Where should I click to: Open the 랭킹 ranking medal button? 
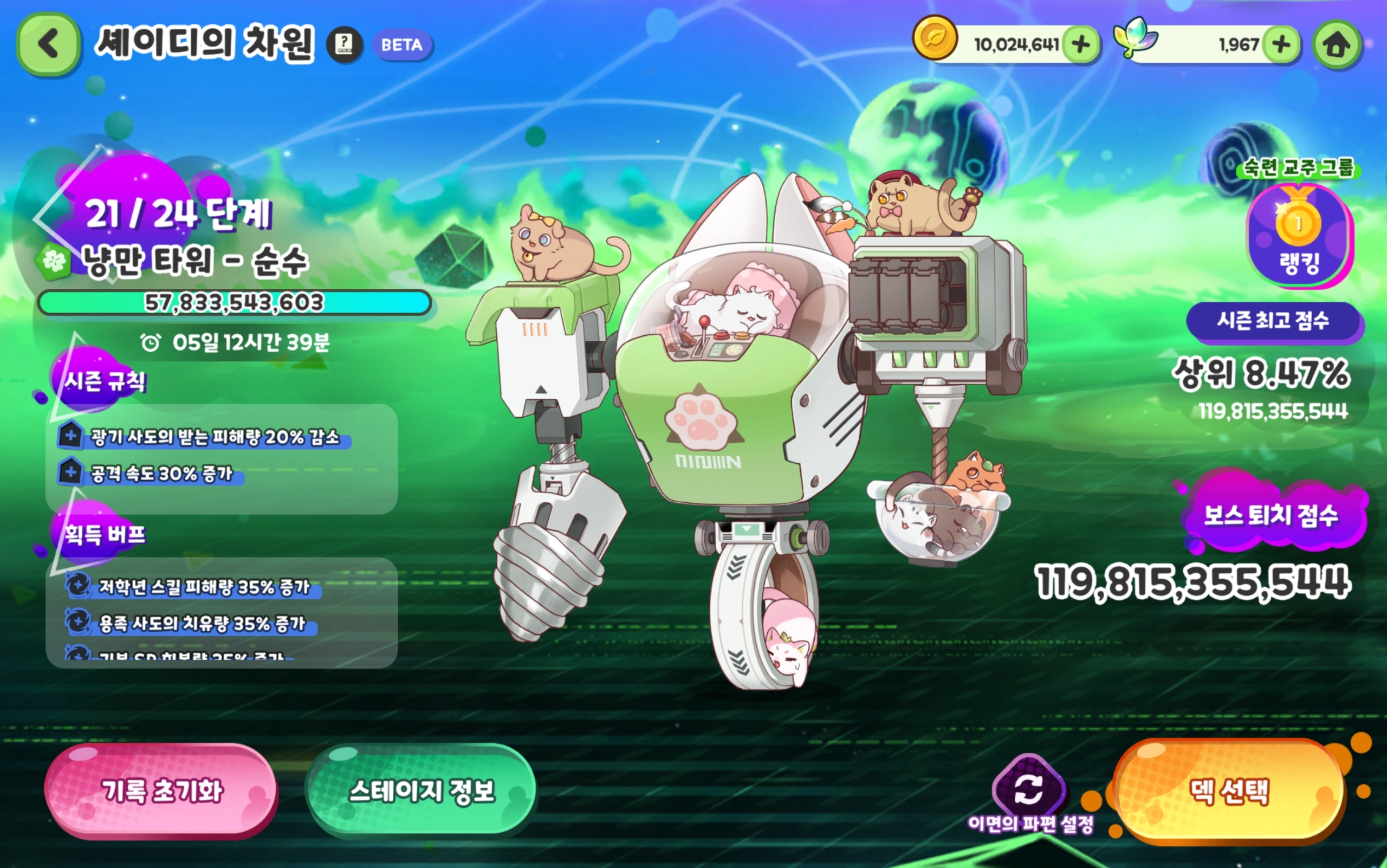1299,235
